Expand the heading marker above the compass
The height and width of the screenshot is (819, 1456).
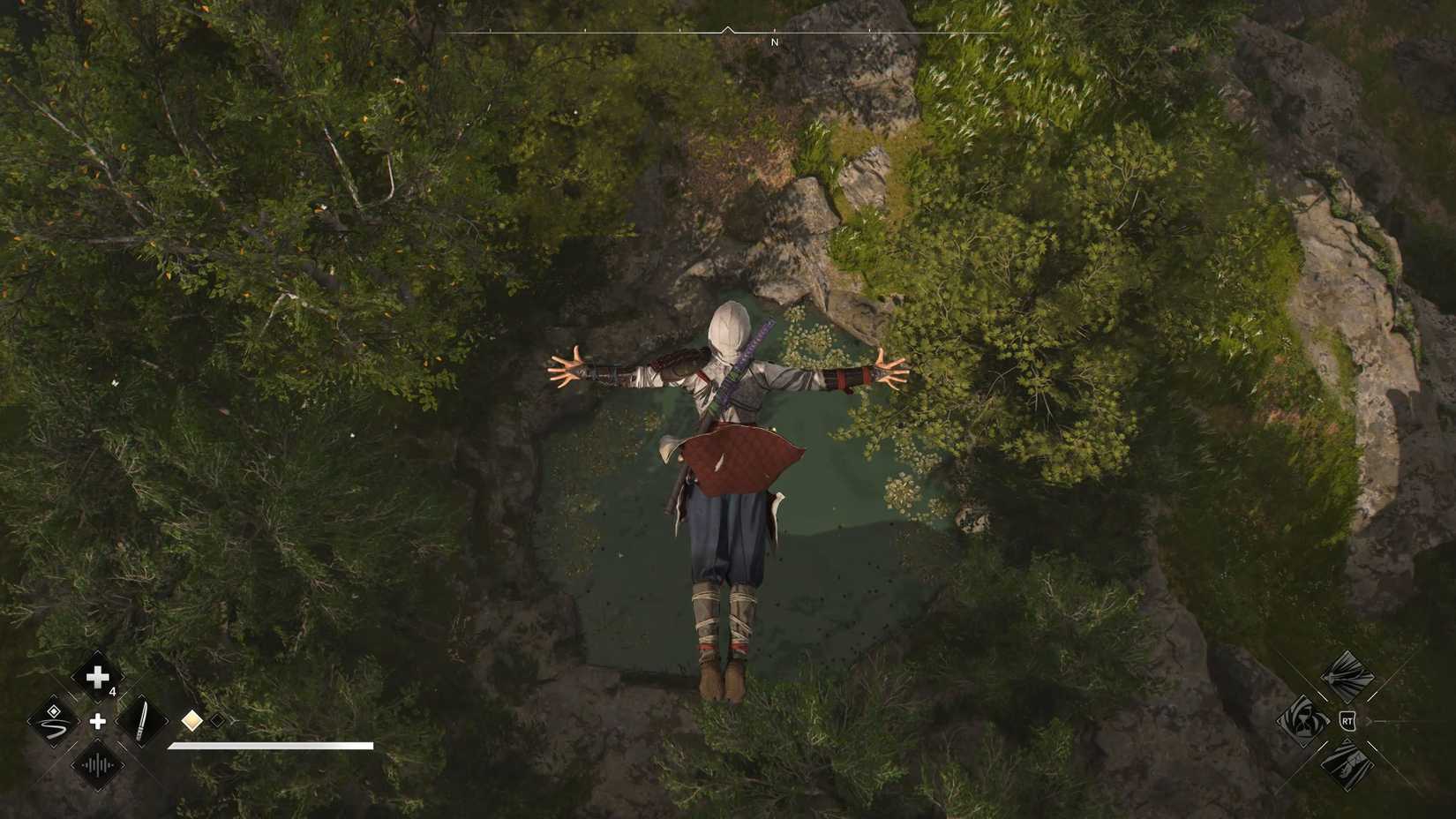click(727, 29)
